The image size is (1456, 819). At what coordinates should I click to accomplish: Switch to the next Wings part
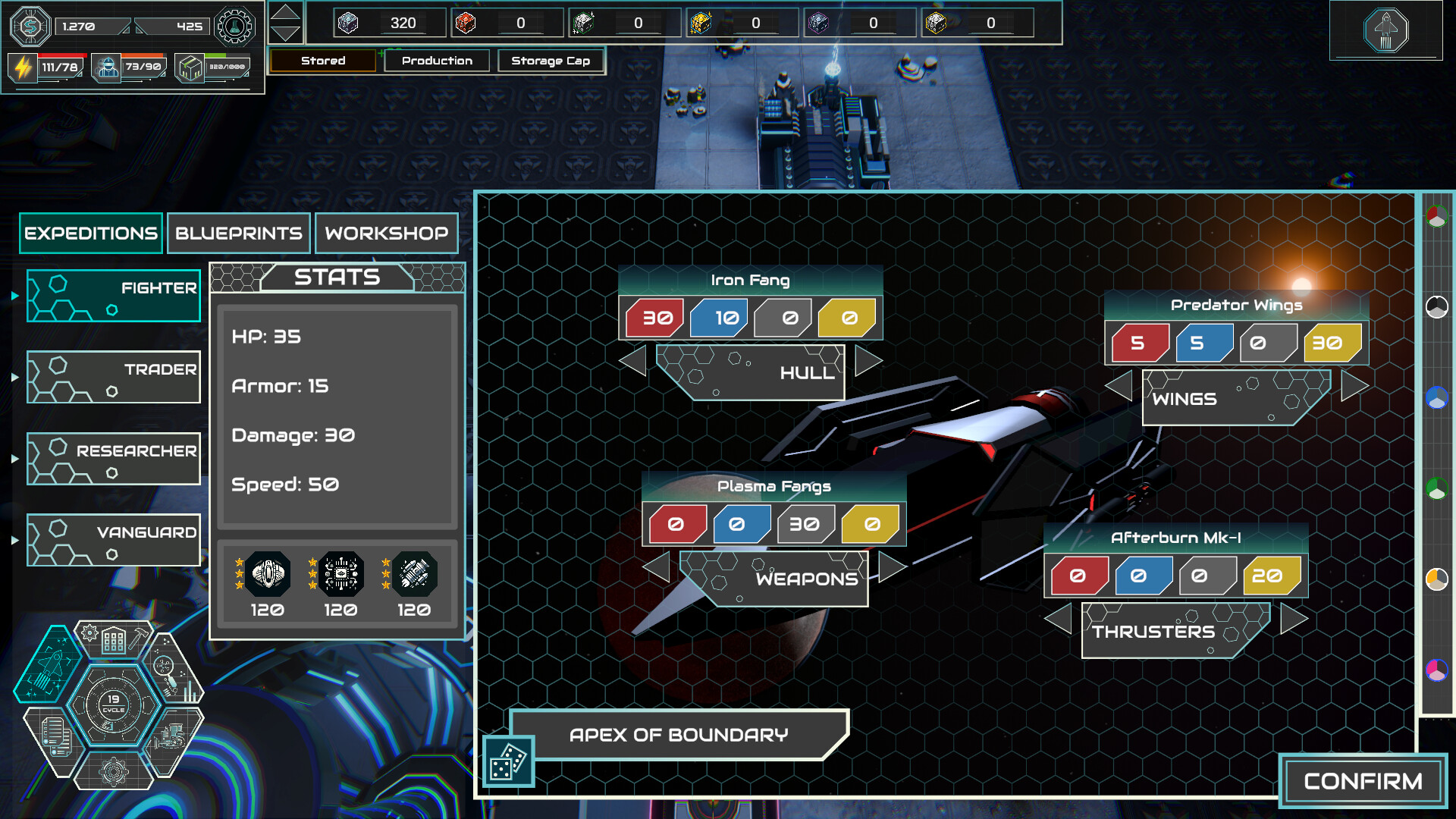tap(1355, 386)
